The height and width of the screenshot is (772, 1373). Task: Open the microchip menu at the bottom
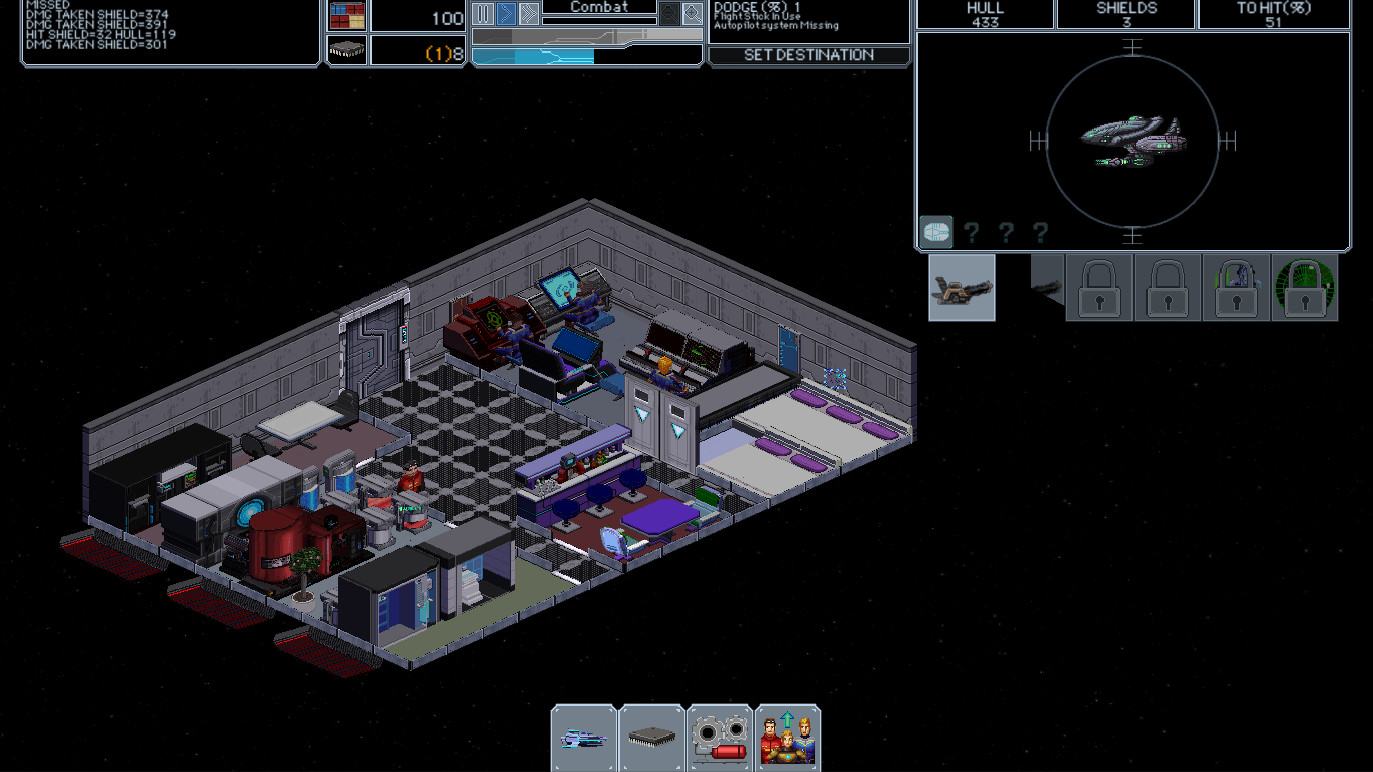(652, 738)
